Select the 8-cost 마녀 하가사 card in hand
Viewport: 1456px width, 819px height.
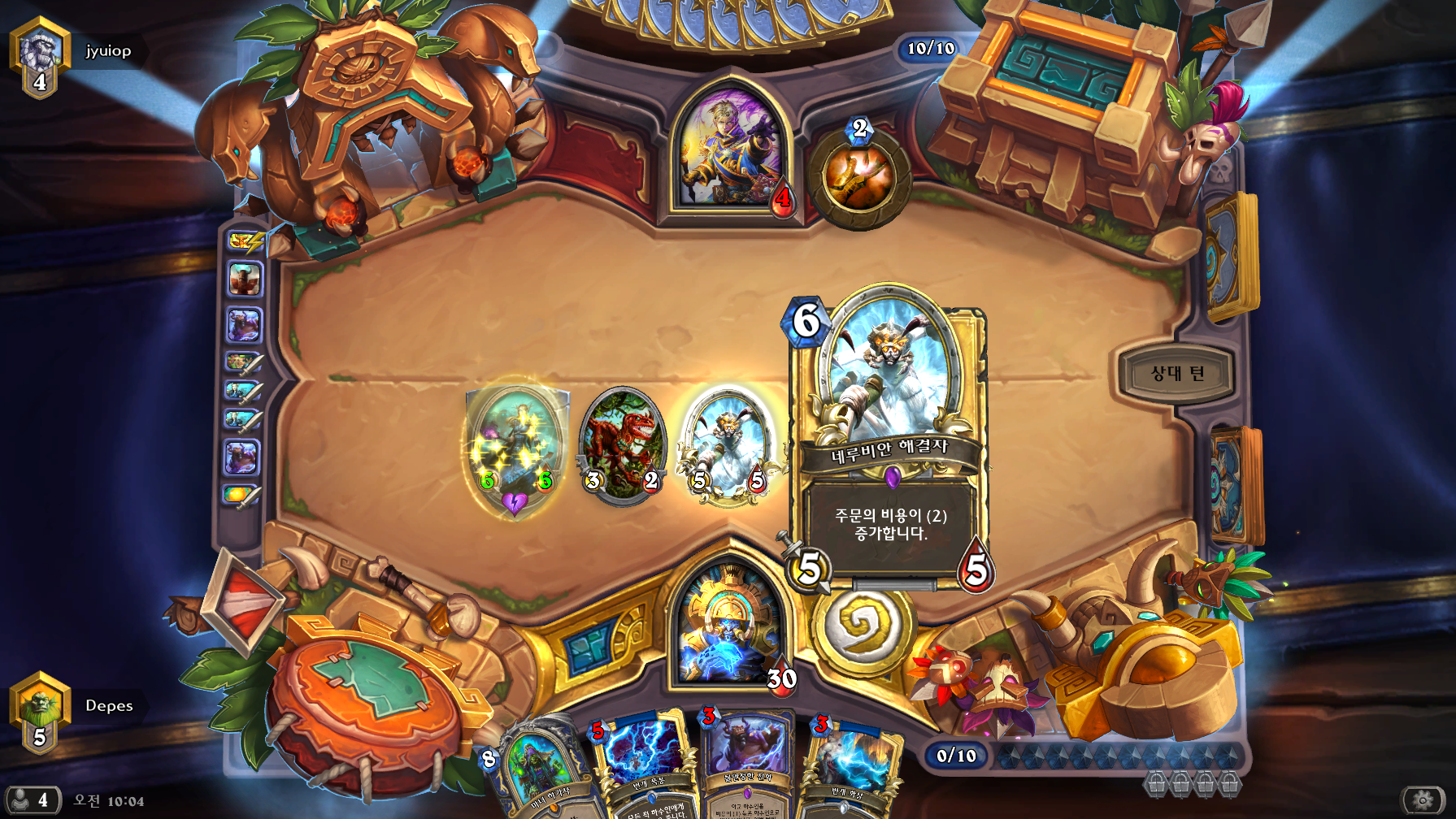541,772
